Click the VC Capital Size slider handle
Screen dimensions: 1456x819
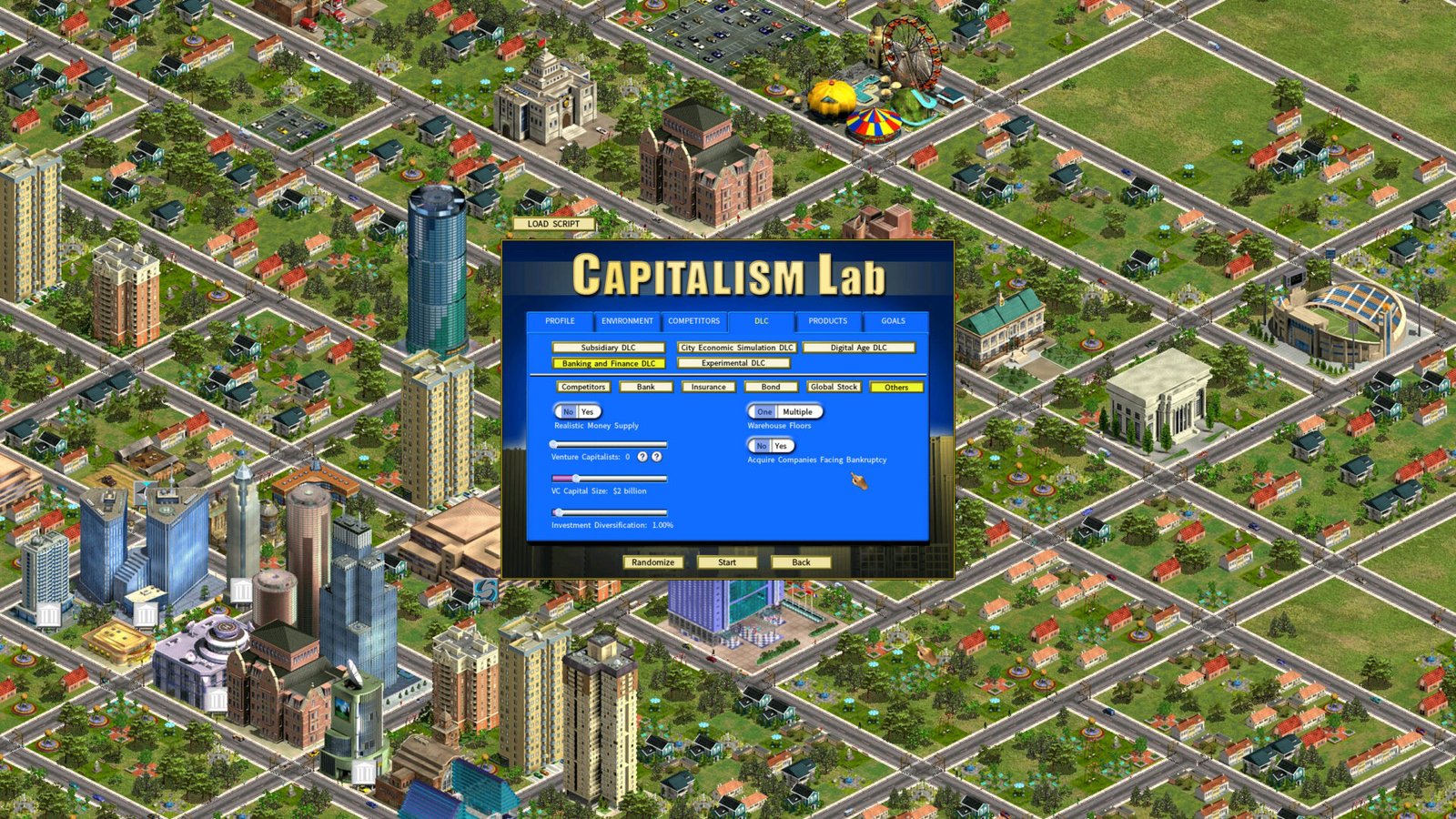pos(576,478)
